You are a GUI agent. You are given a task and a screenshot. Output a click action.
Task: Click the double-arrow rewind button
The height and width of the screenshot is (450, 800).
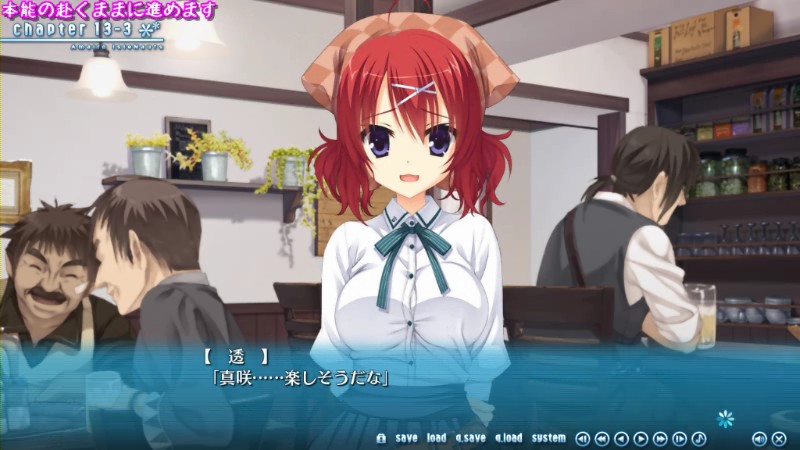[x=601, y=438]
